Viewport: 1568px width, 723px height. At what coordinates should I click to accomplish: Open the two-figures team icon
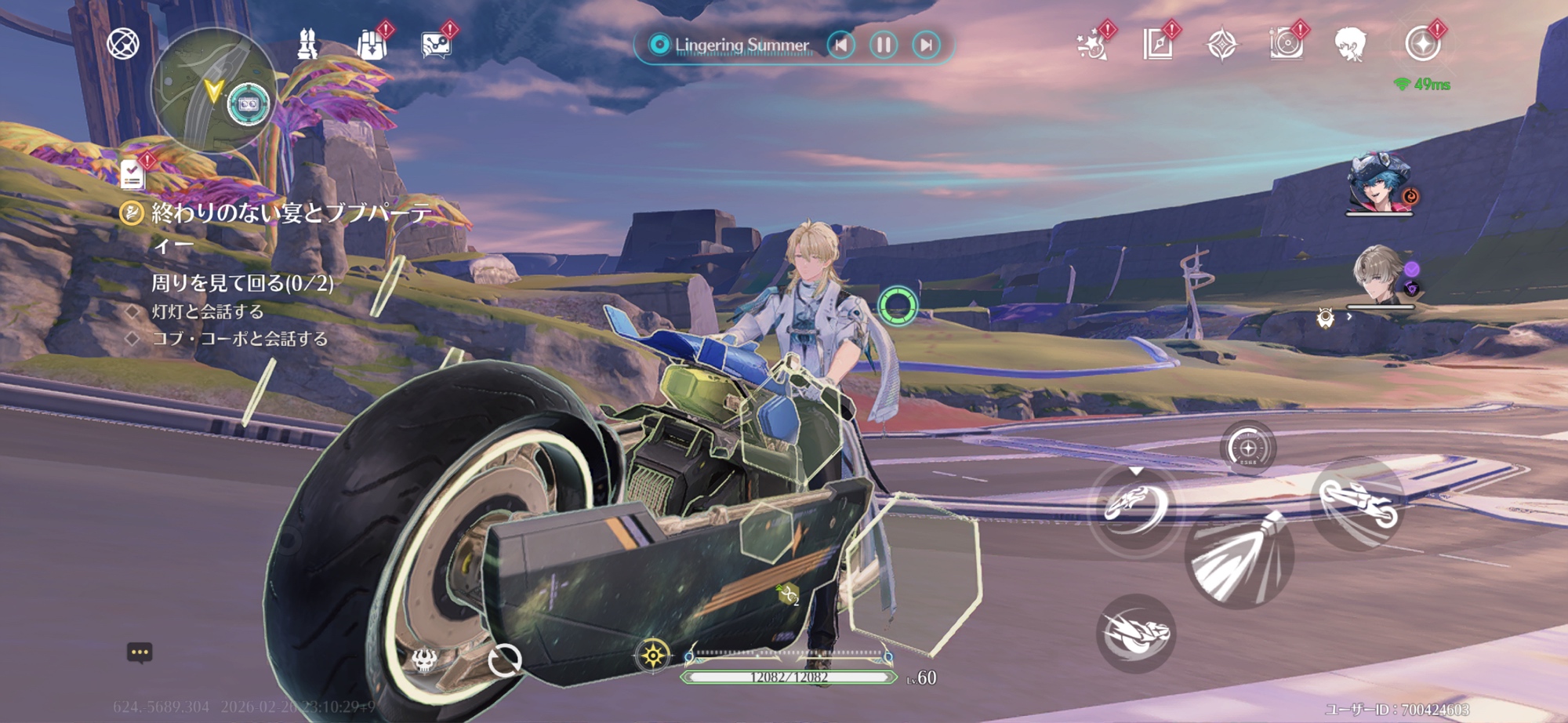(307, 45)
